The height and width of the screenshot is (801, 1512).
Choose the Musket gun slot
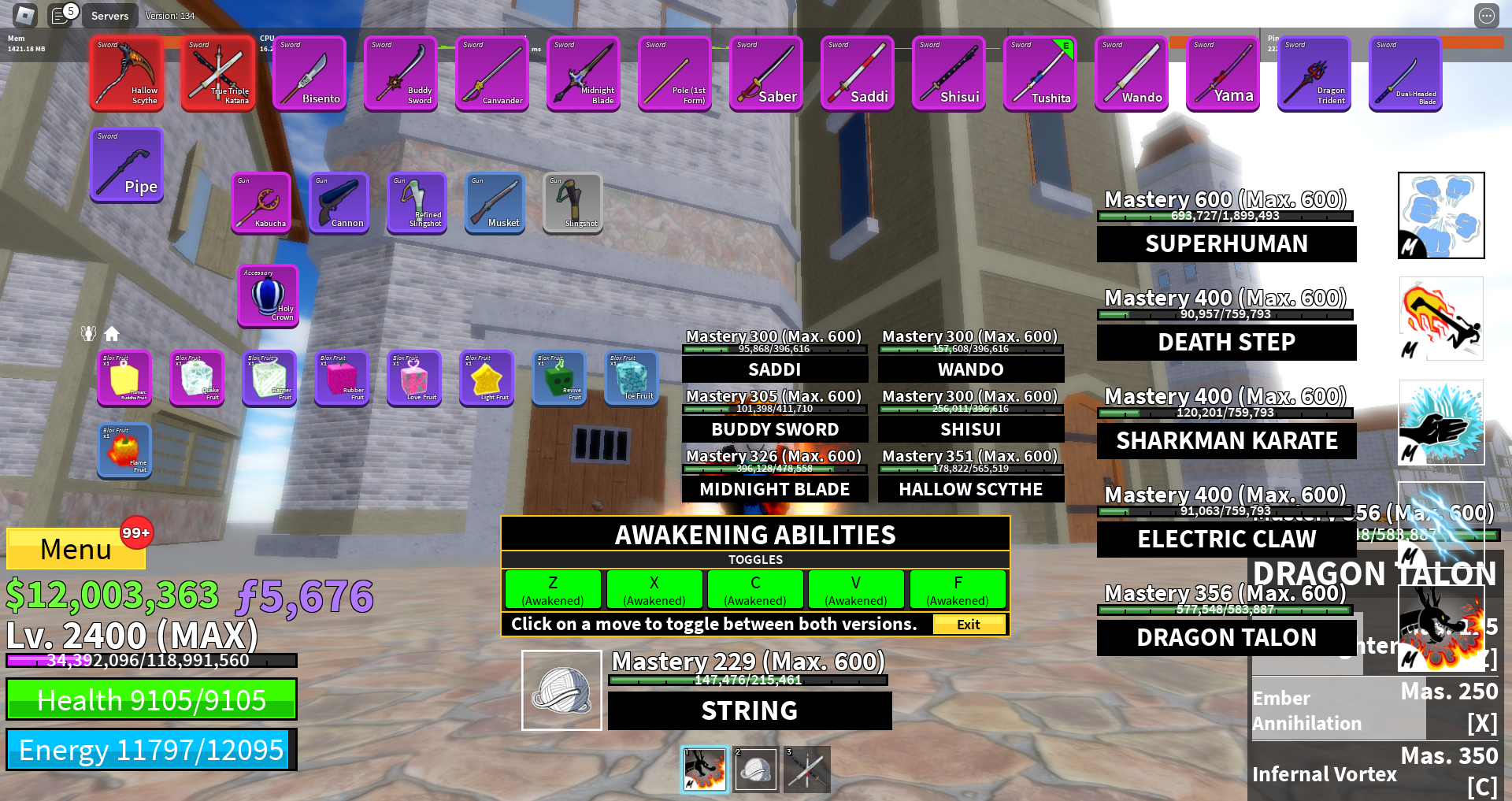pos(495,202)
